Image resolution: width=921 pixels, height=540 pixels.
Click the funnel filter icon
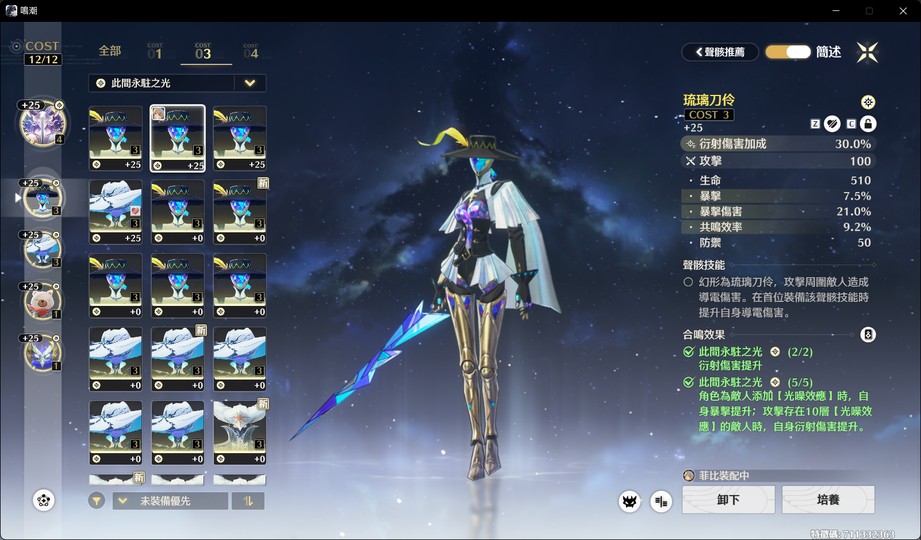click(x=97, y=501)
